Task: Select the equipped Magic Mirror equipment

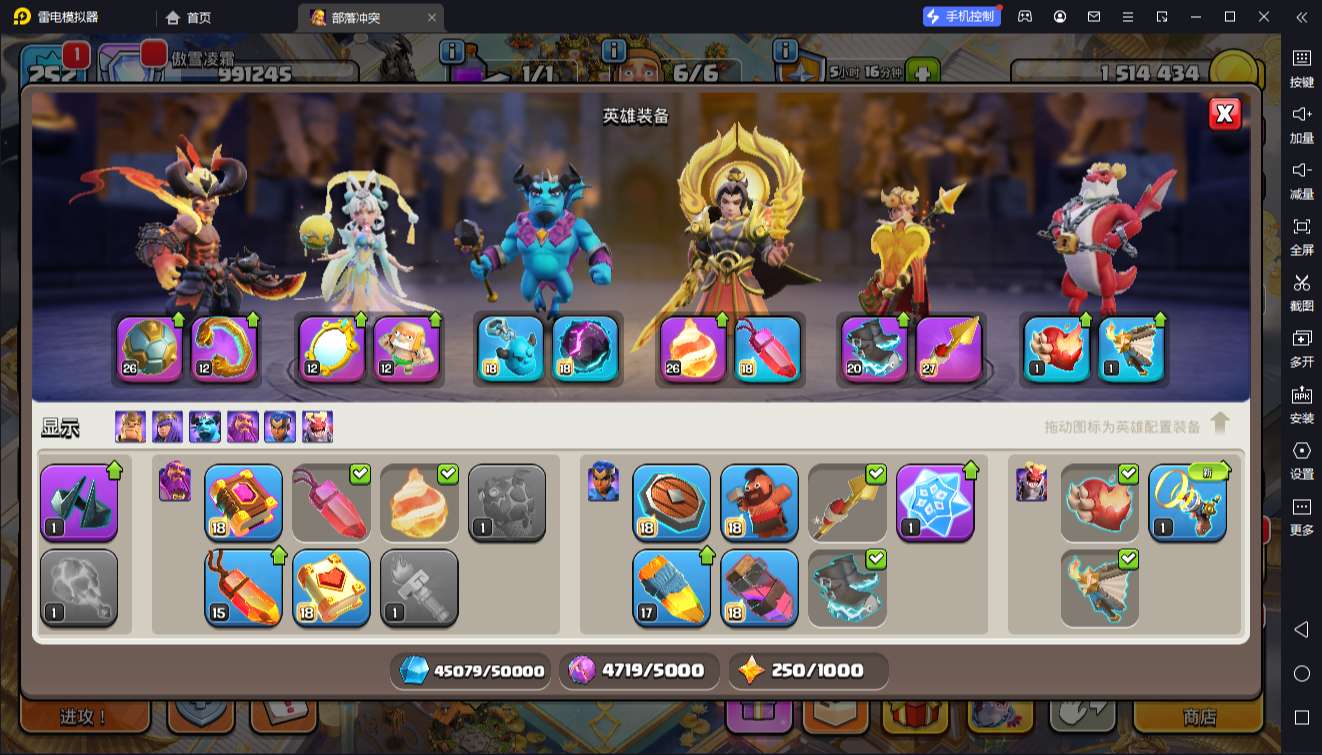Action: click(331, 348)
